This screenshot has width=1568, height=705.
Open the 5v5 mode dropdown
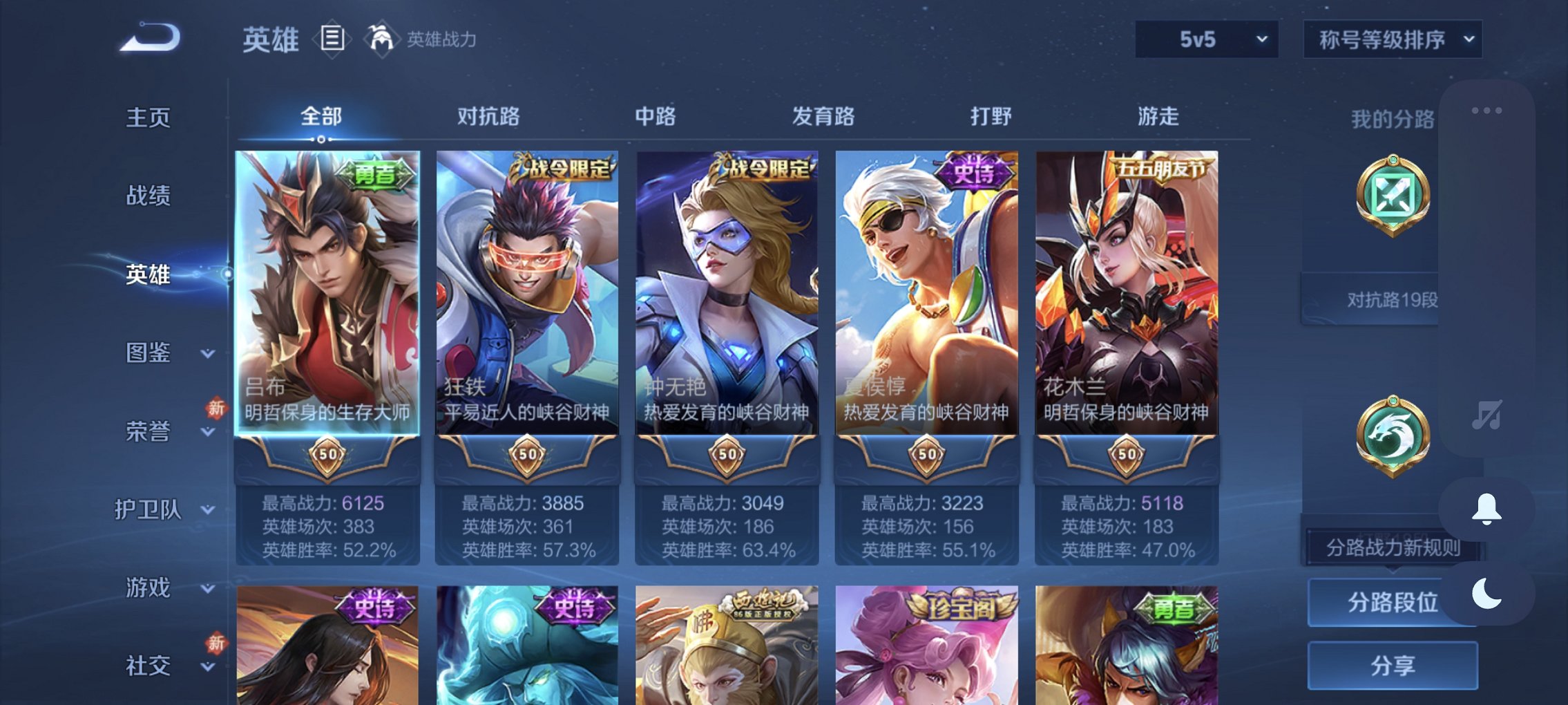pos(1205,39)
